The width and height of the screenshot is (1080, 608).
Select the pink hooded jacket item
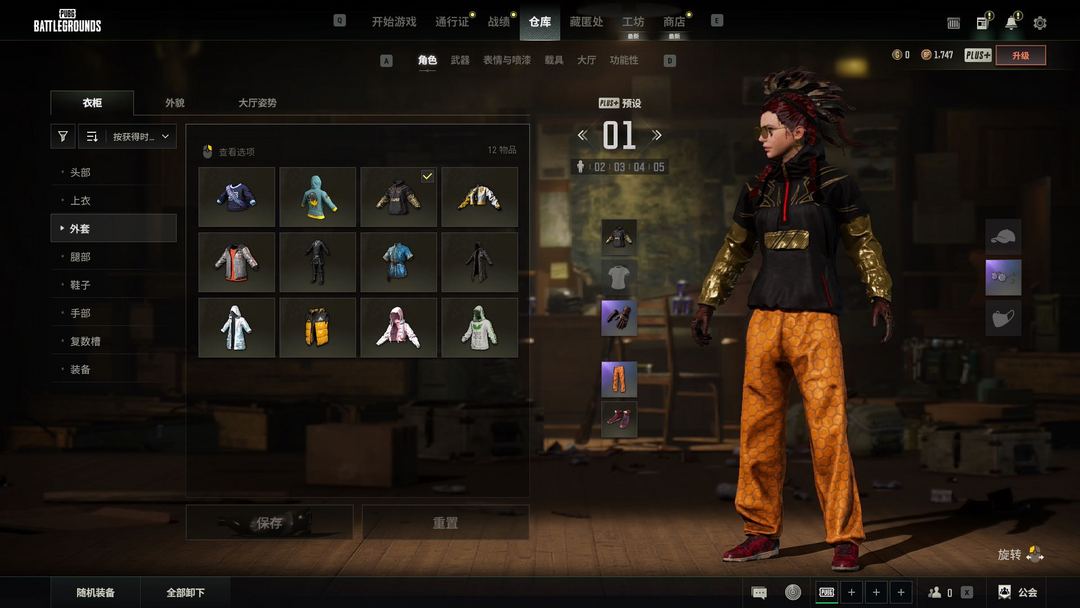click(398, 327)
